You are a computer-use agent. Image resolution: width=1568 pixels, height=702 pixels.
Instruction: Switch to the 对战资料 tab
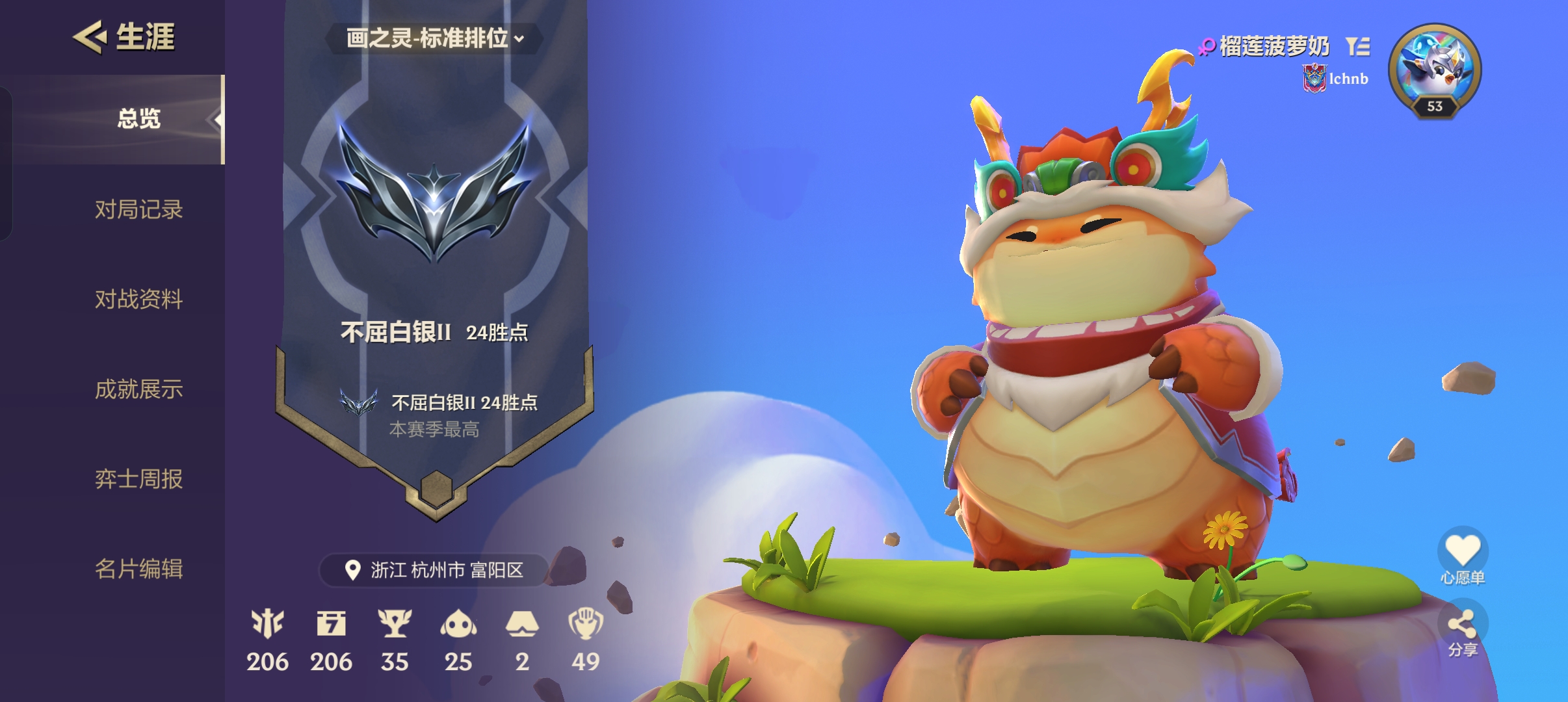(x=138, y=300)
